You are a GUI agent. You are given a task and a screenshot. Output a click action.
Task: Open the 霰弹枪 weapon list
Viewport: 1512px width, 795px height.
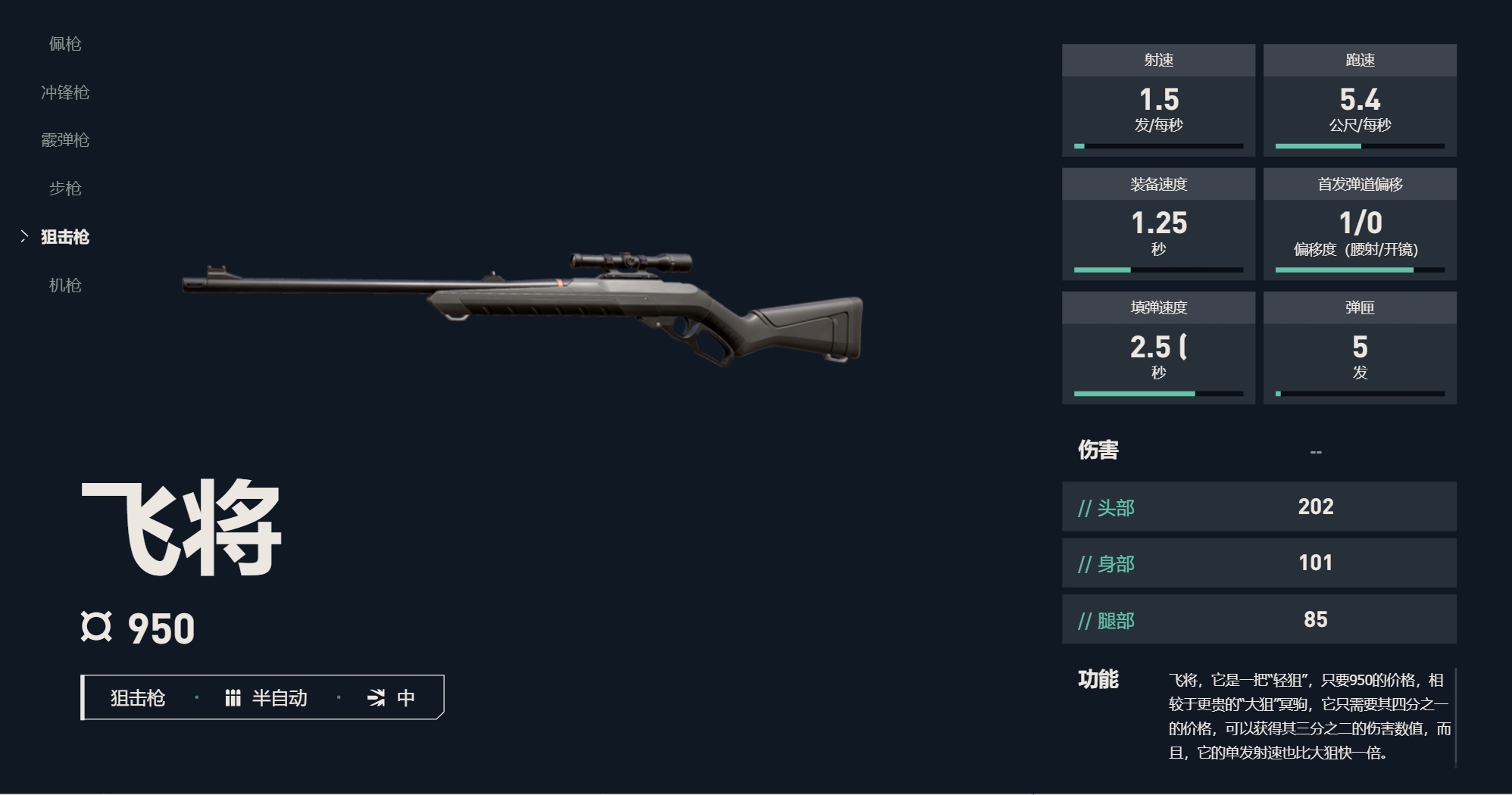pyautogui.click(x=65, y=140)
